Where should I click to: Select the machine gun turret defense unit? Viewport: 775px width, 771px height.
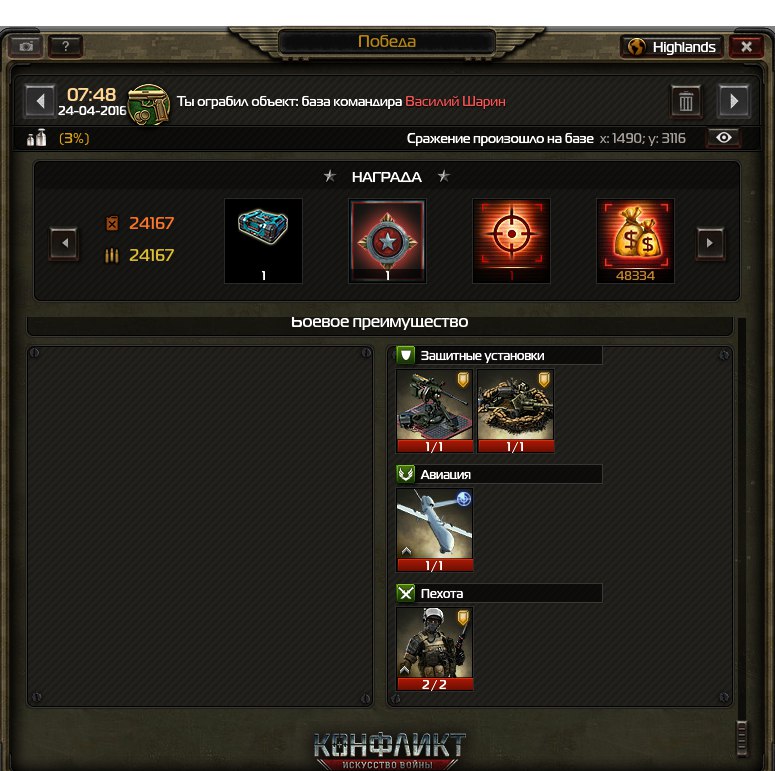pyautogui.click(x=434, y=410)
